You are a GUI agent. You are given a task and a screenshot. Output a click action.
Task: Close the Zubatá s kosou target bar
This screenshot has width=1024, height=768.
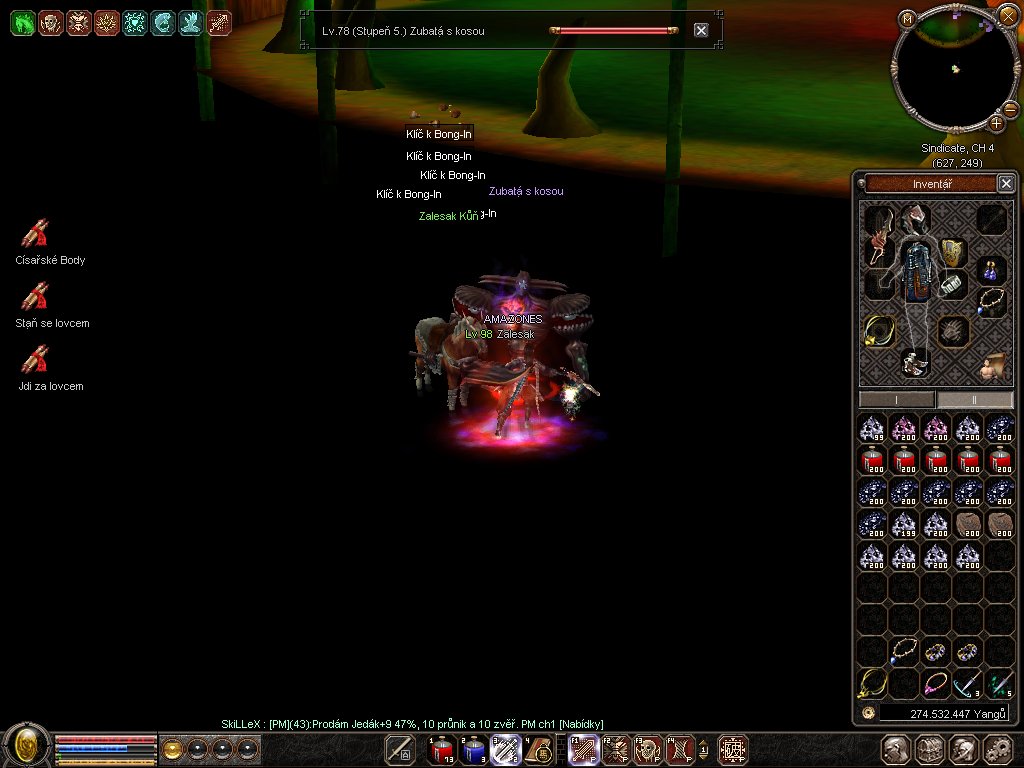tap(701, 30)
